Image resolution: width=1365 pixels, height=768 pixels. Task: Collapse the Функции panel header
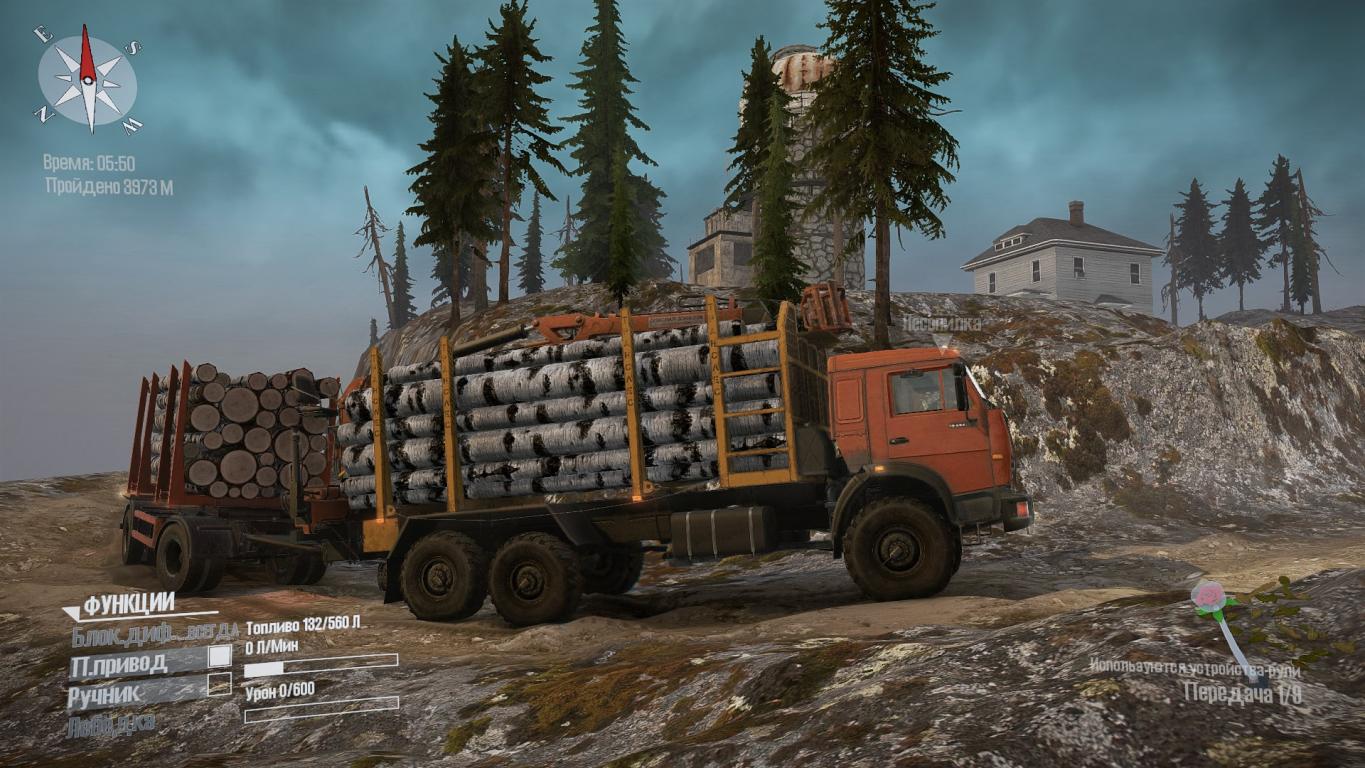(x=128, y=605)
